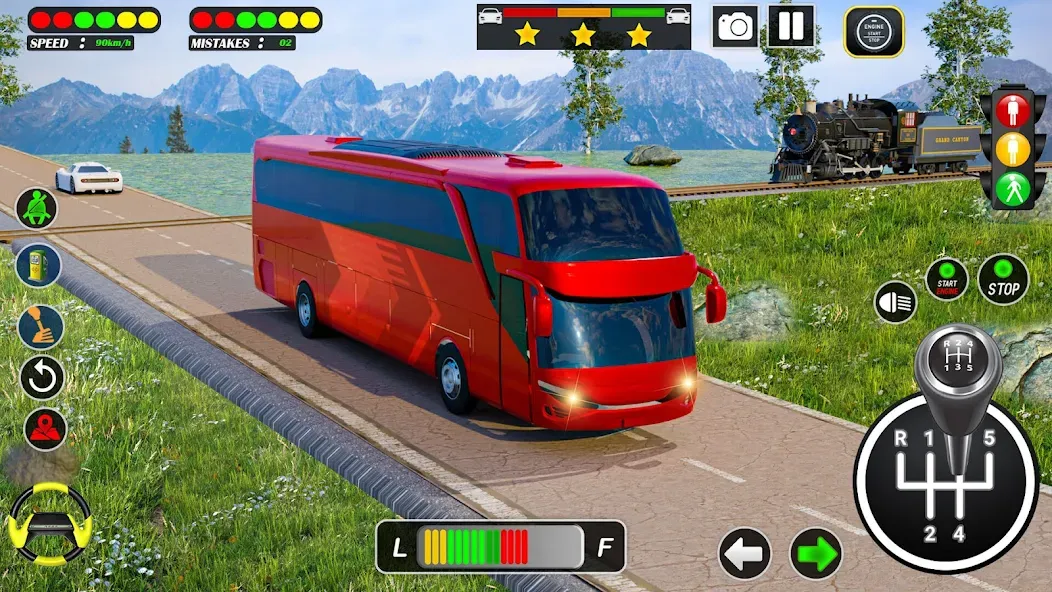This screenshot has height=592, width=1052.
Task: Click the circular reset arrow icon
Action: tap(42, 378)
